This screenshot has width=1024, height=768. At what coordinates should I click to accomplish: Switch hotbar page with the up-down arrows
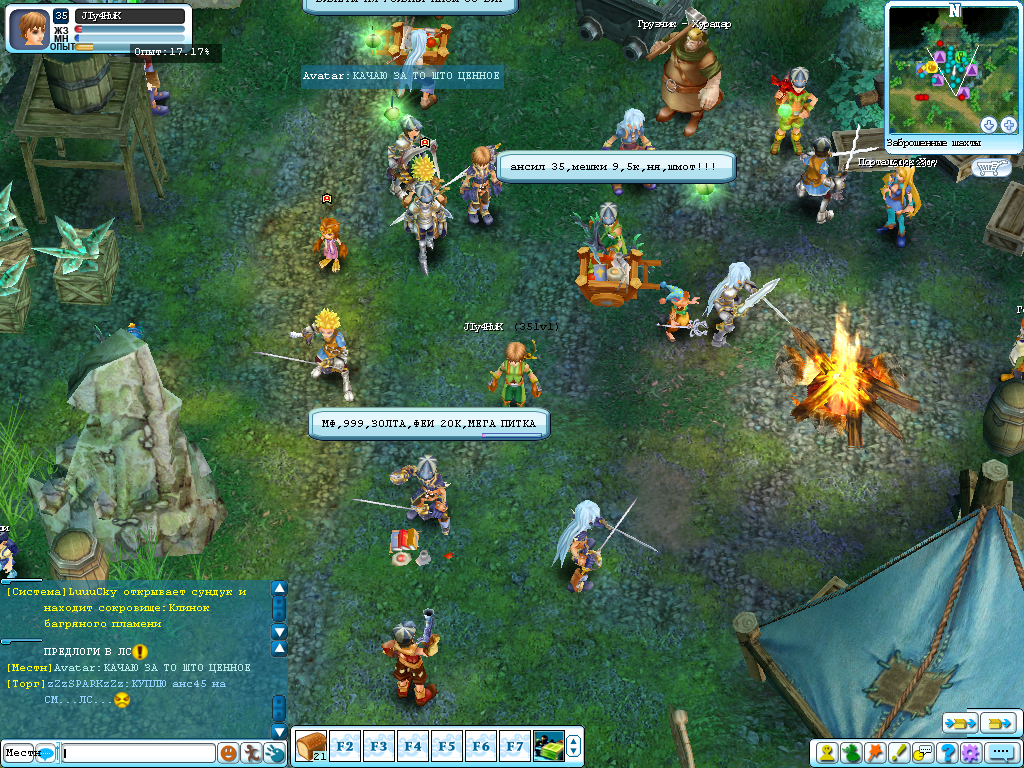[x=573, y=746]
